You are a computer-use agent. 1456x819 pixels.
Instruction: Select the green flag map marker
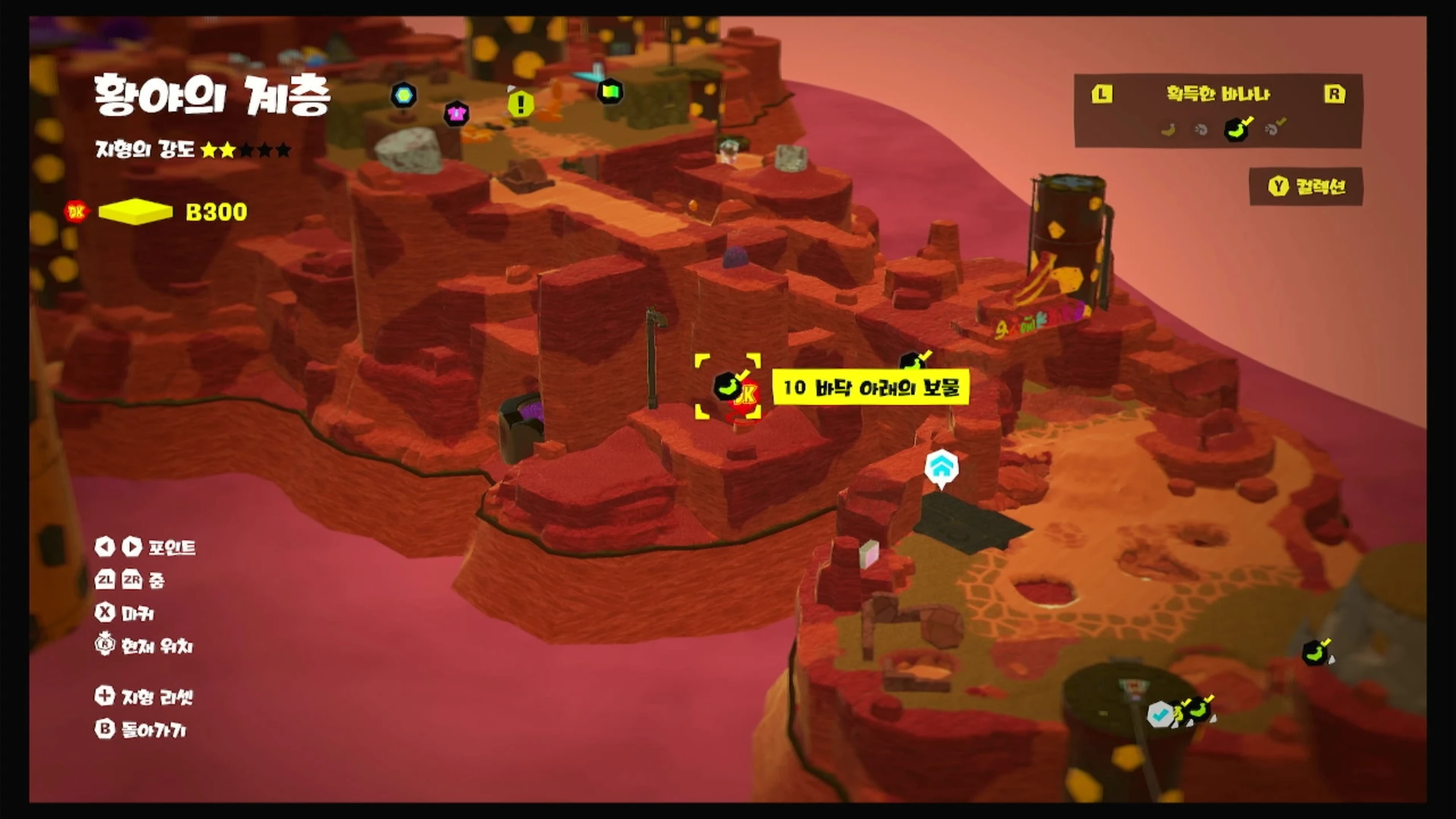pos(610,92)
